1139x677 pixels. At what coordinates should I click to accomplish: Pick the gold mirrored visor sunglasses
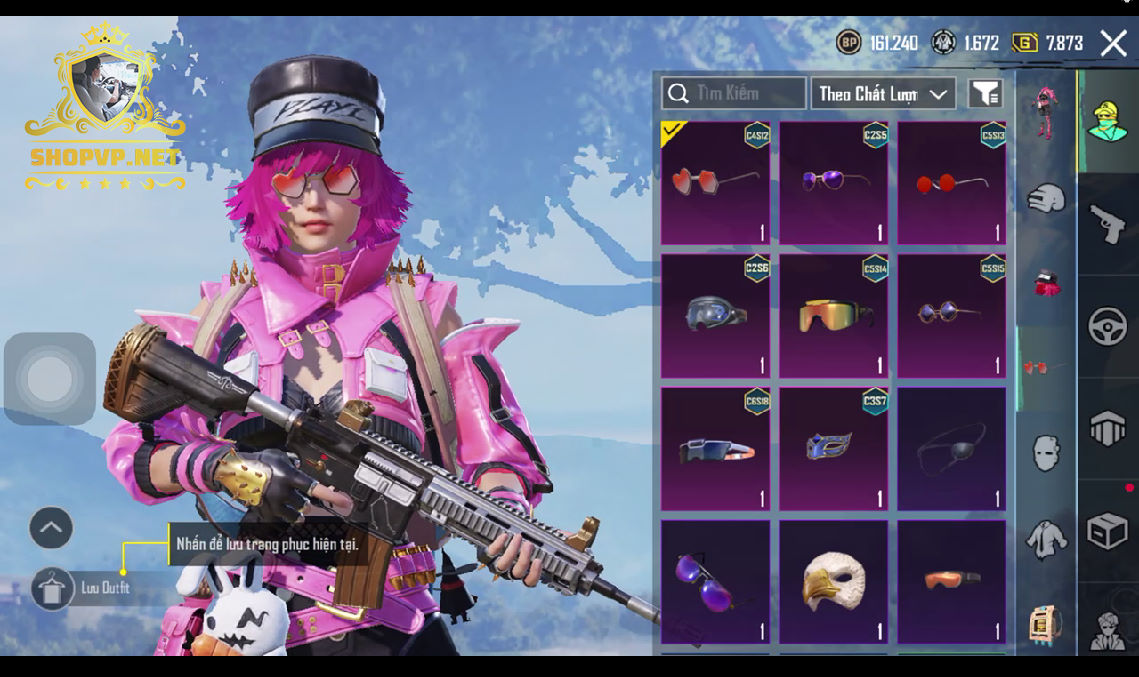point(833,316)
